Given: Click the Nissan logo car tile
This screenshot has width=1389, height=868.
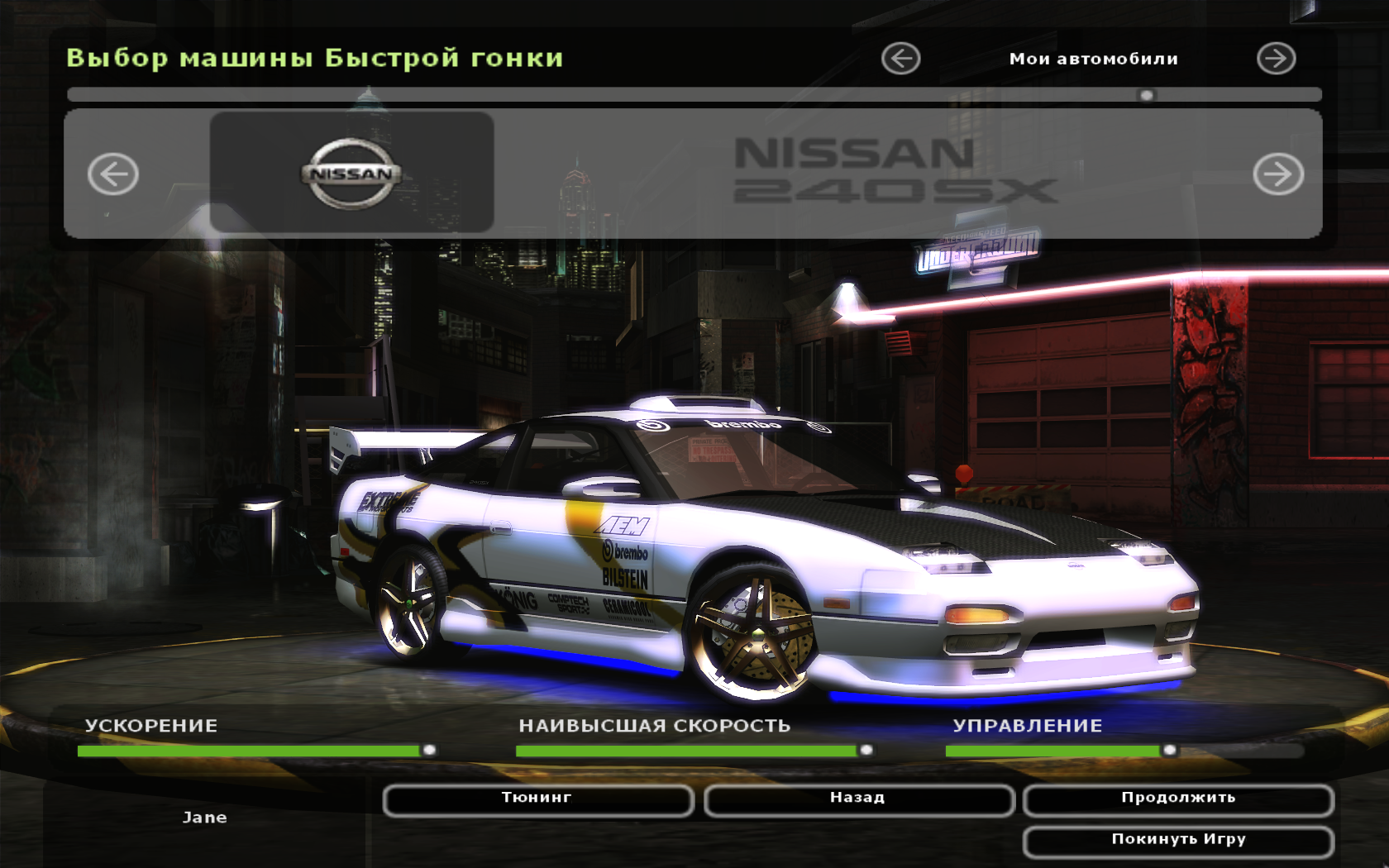Looking at the screenshot, I should click(x=351, y=173).
